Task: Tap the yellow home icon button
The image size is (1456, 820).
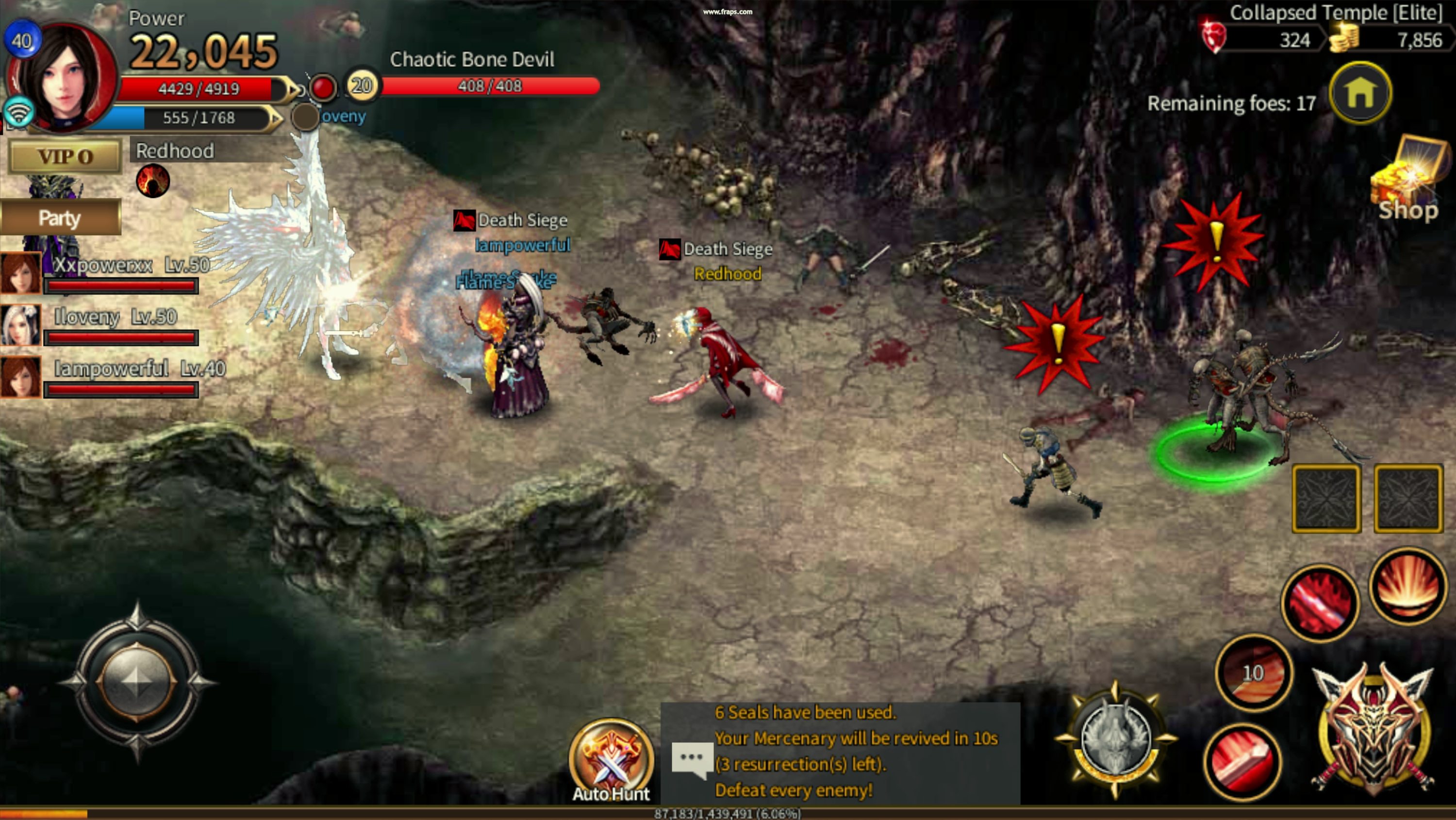Action: pyautogui.click(x=1360, y=93)
